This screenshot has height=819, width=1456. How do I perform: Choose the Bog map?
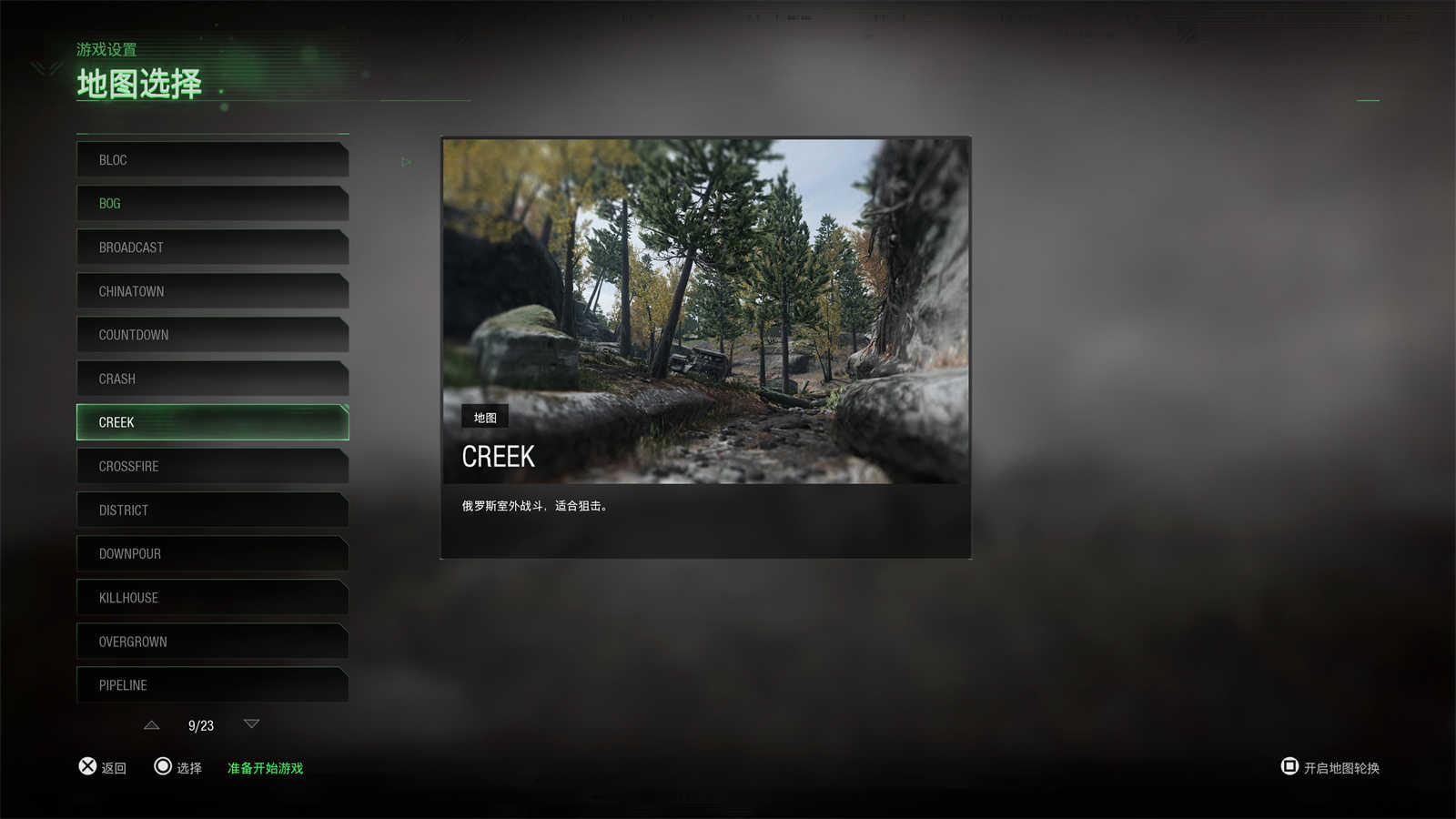coord(212,204)
